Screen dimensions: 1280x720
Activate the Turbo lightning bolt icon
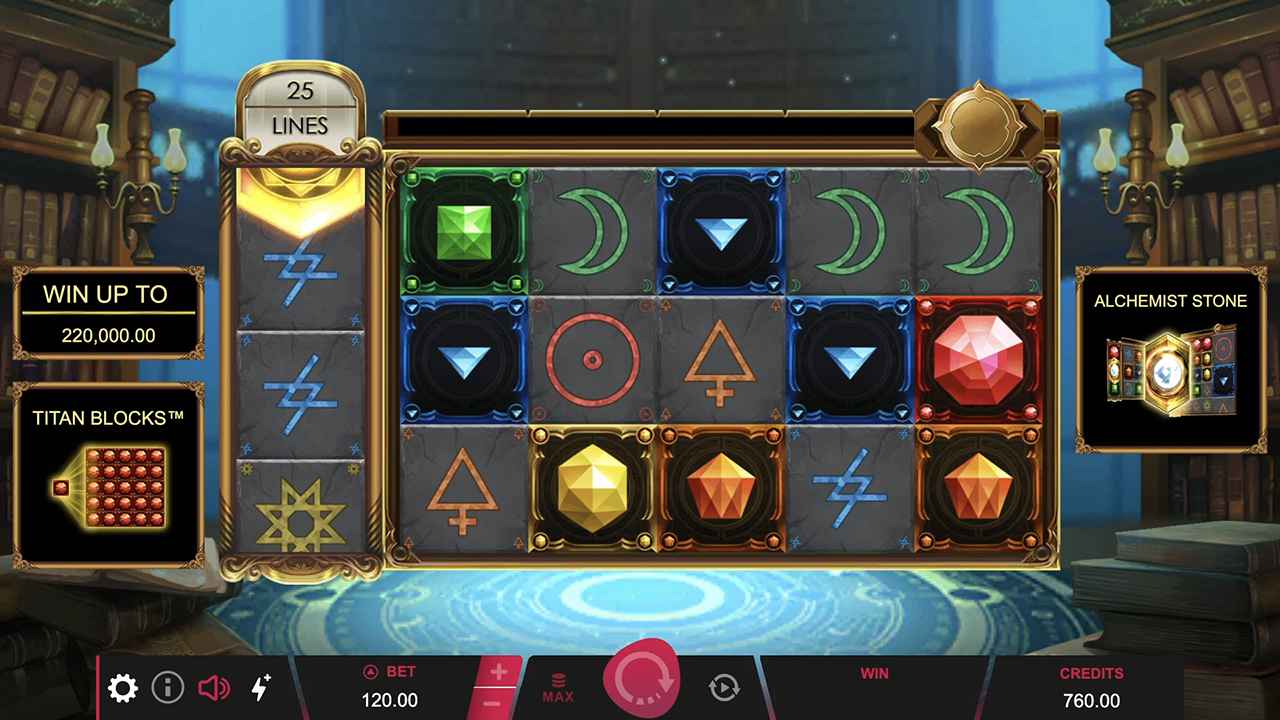point(261,688)
